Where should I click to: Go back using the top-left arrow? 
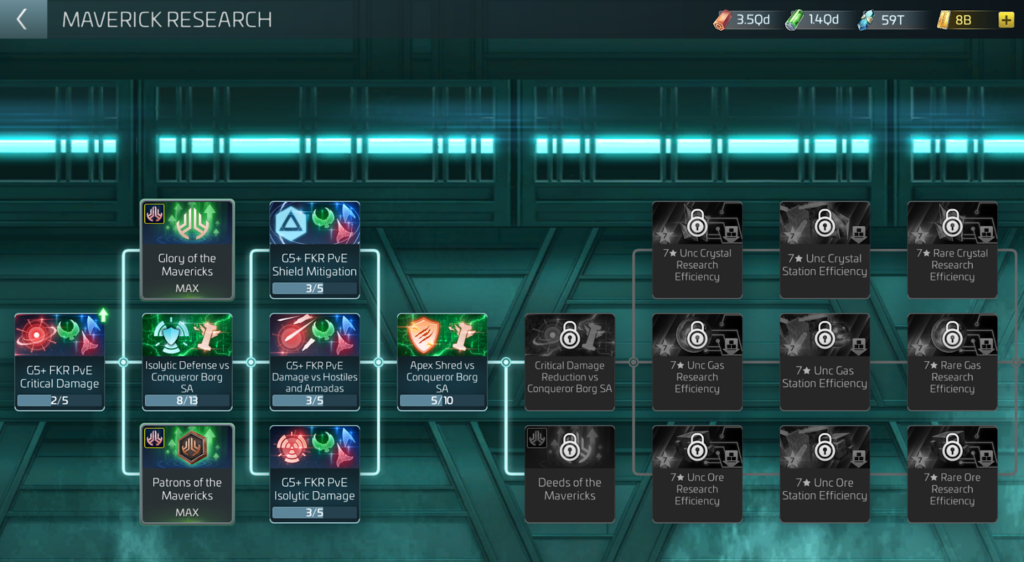tap(22, 19)
